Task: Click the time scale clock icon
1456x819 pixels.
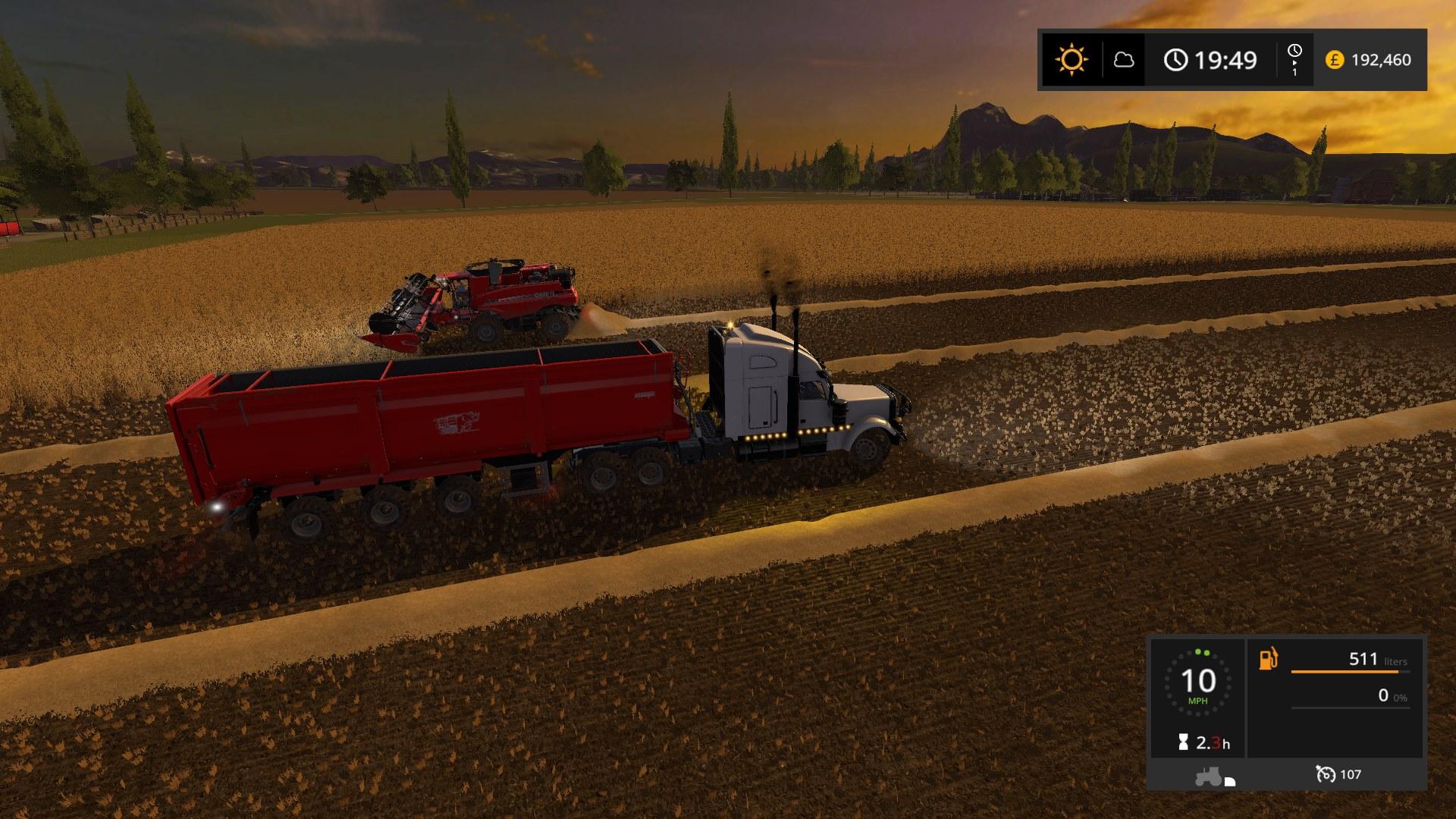Action: 1294,51
